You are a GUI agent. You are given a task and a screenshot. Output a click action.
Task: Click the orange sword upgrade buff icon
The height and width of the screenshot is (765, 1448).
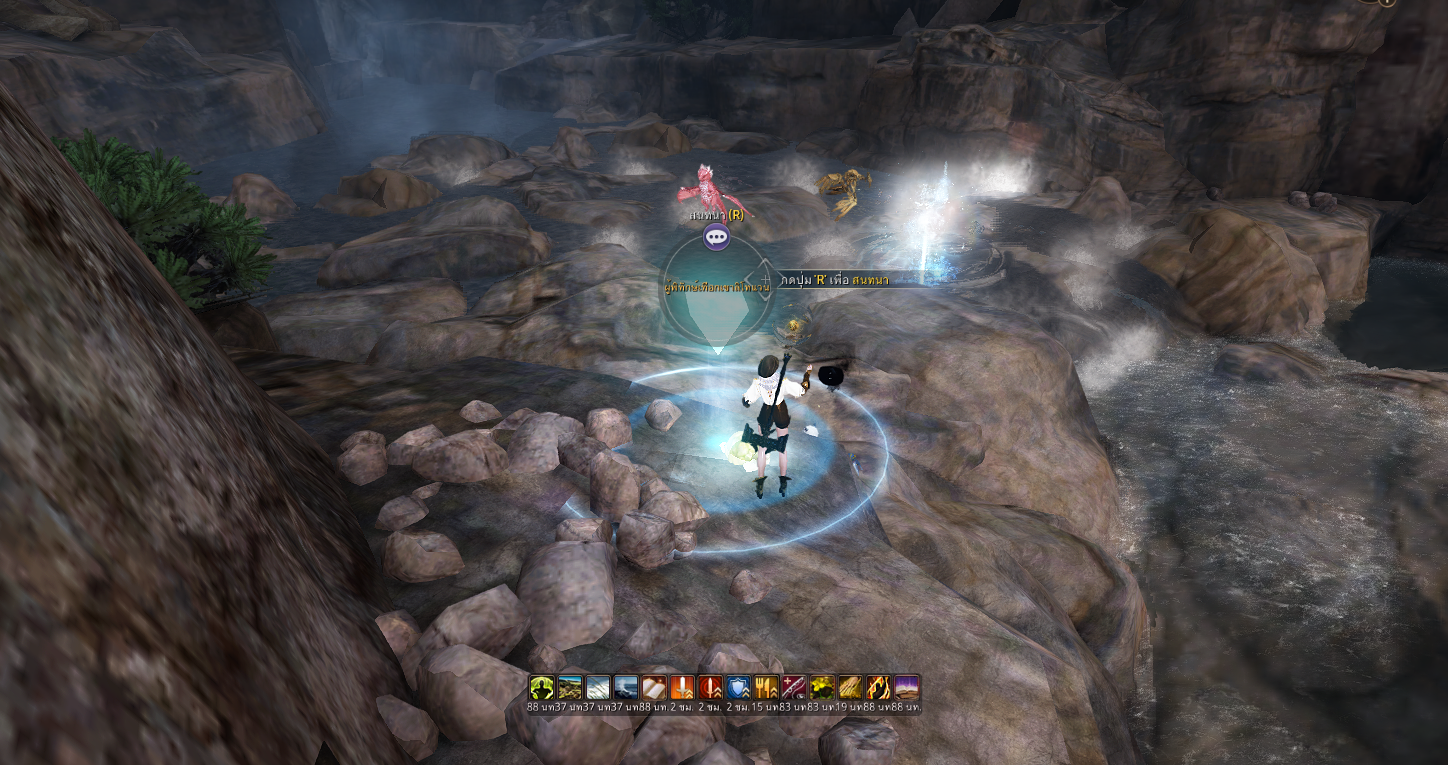click(682, 687)
